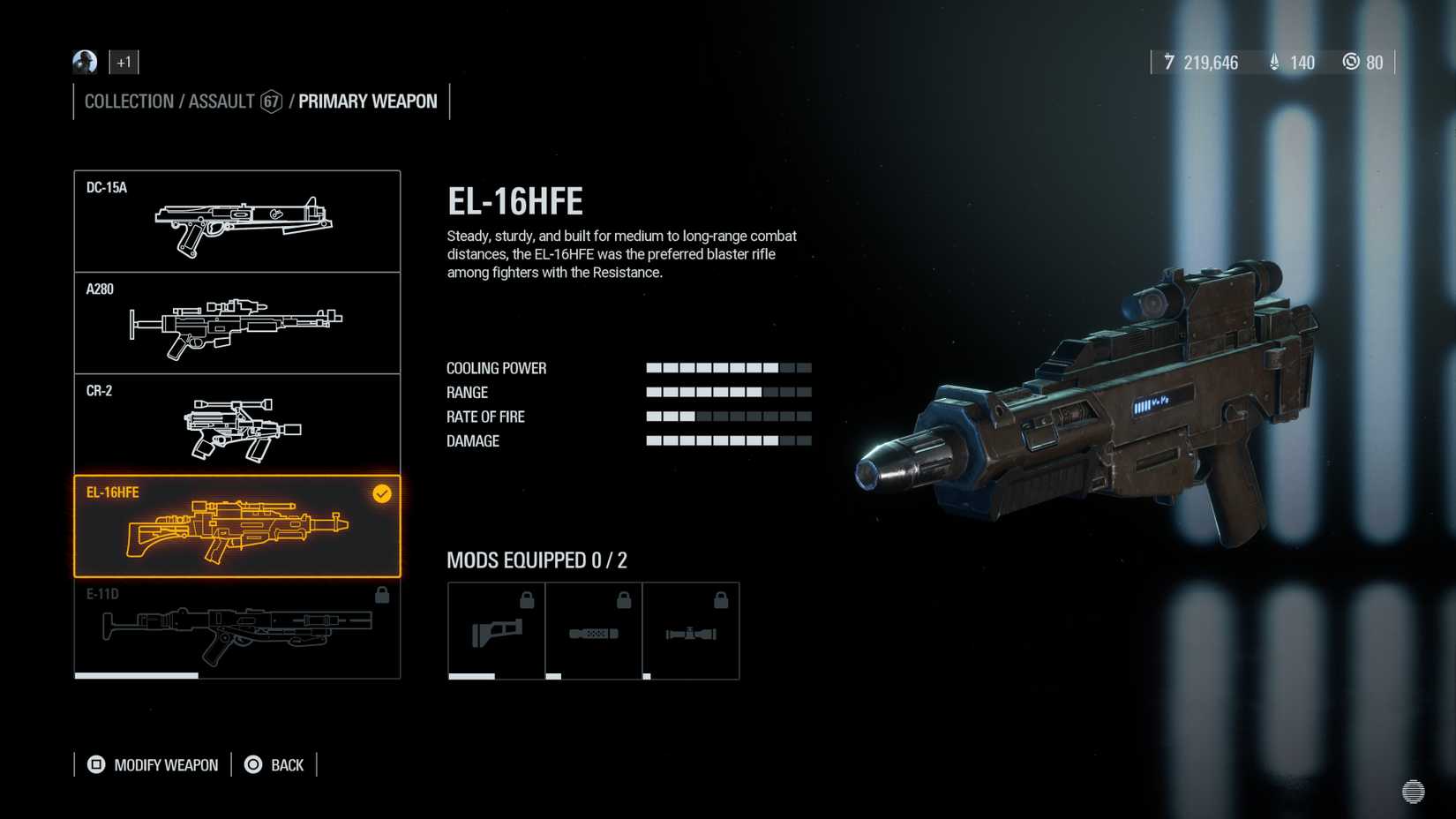Screen dimensions: 1456x819
Task: Click the crystals icon beside 140
Action: click(1273, 63)
